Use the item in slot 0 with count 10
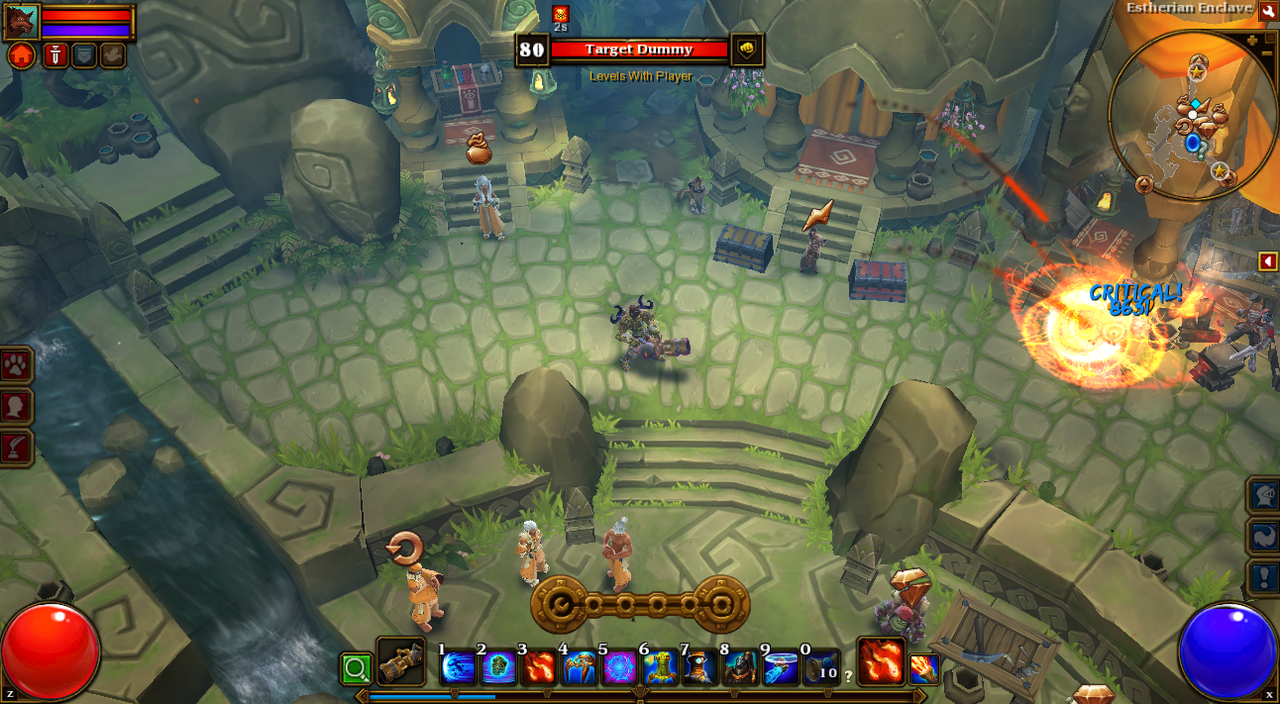This screenshot has height=704, width=1280. coord(822,667)
